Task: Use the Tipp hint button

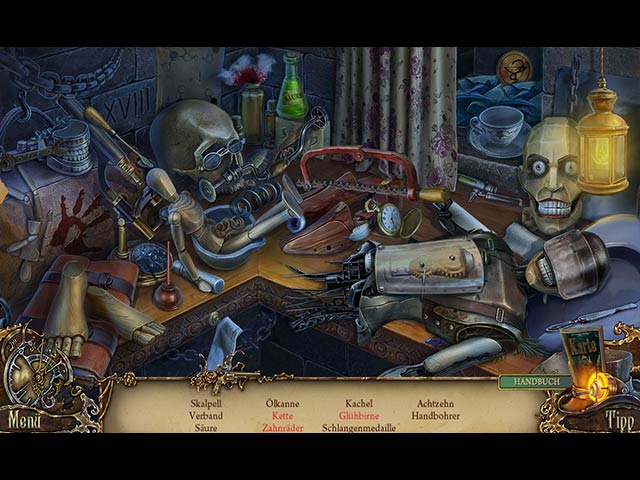Action: click(618, 421)
